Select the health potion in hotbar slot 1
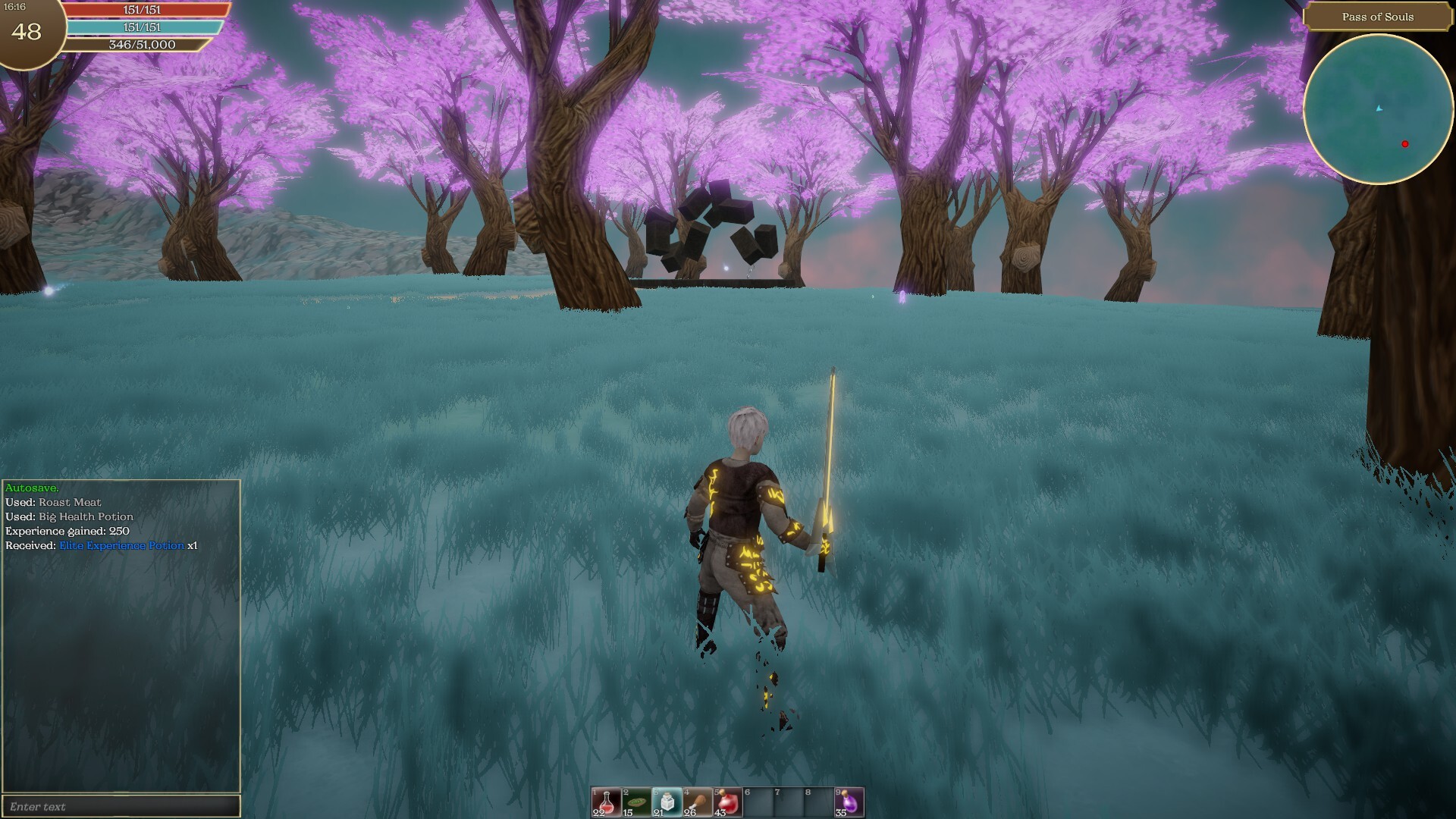Screen dimensions: 1456x819 click(606, 802)
